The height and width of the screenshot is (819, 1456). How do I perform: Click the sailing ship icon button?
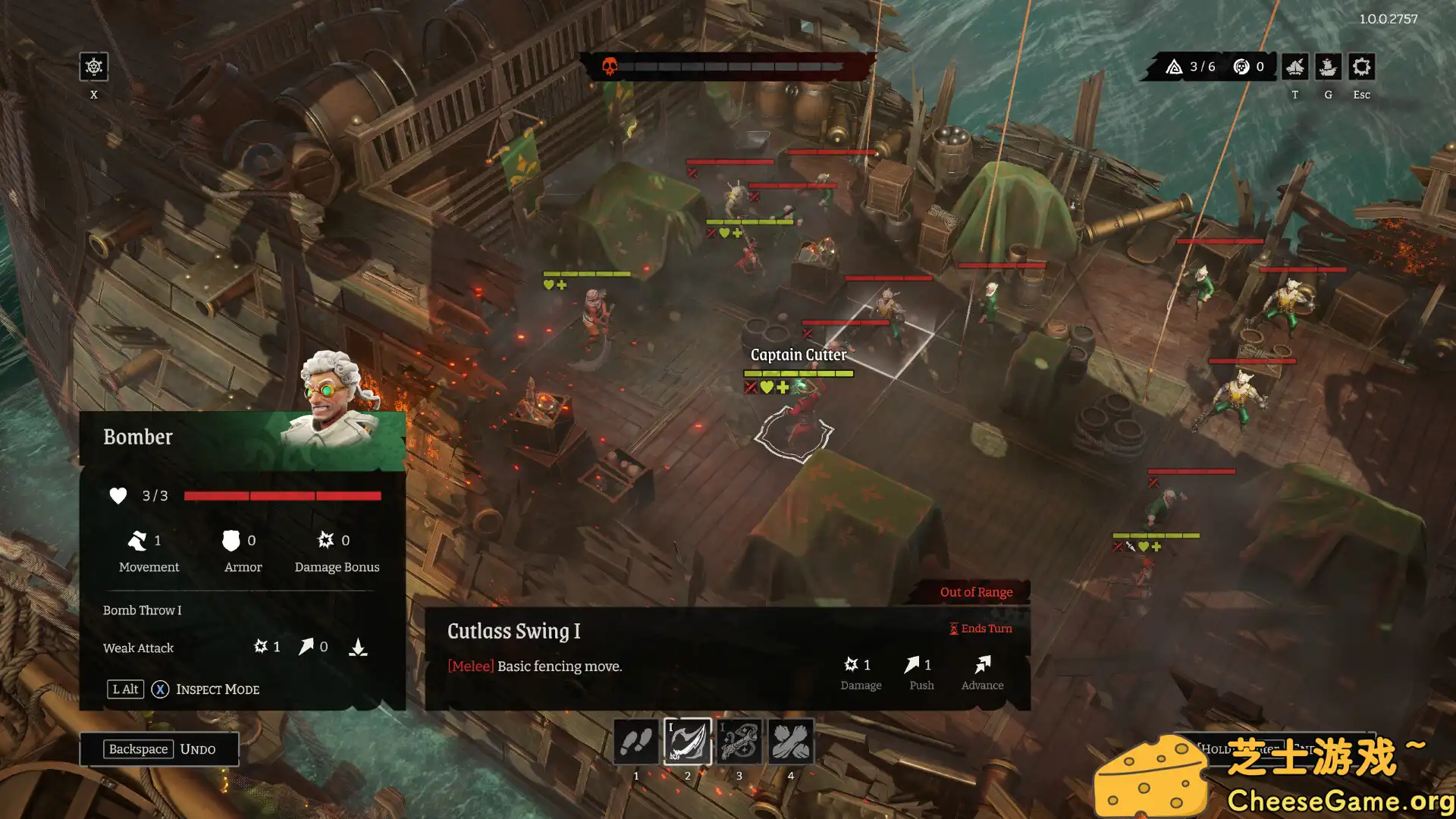(x=1328, y=67)
